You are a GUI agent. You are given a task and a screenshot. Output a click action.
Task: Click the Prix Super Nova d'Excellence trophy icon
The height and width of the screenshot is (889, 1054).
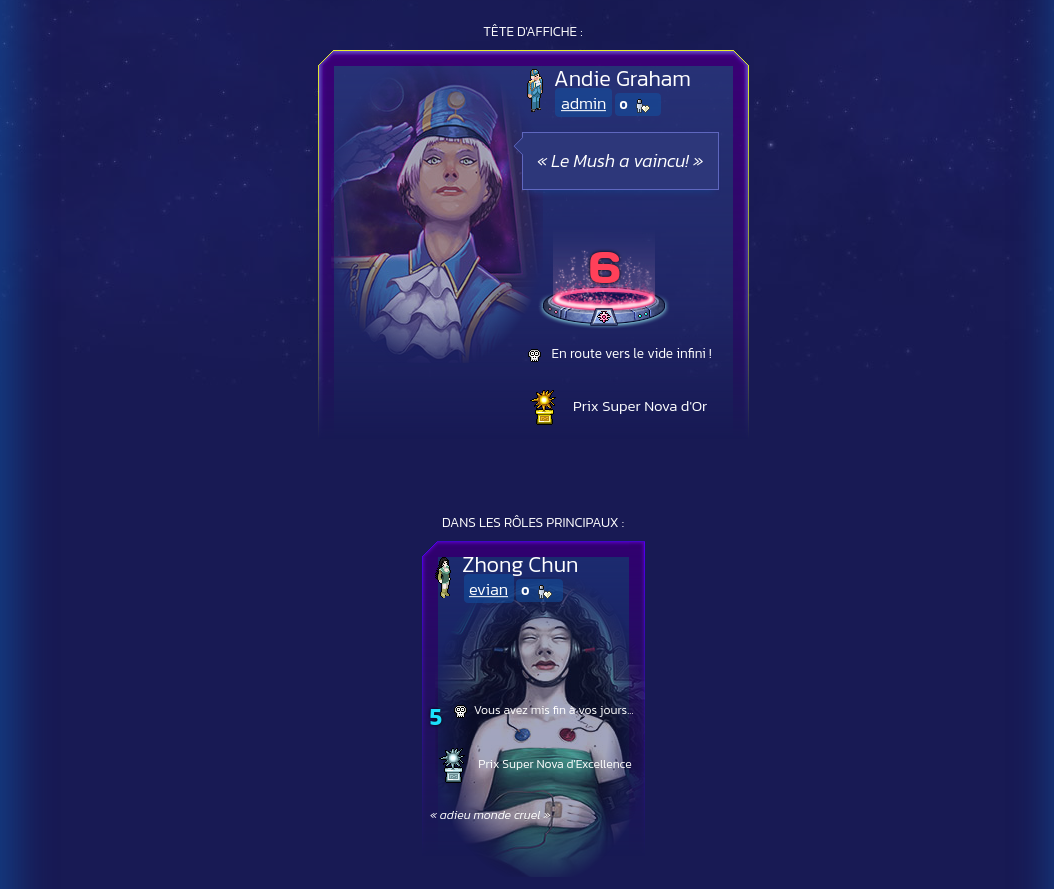point(453,765)
